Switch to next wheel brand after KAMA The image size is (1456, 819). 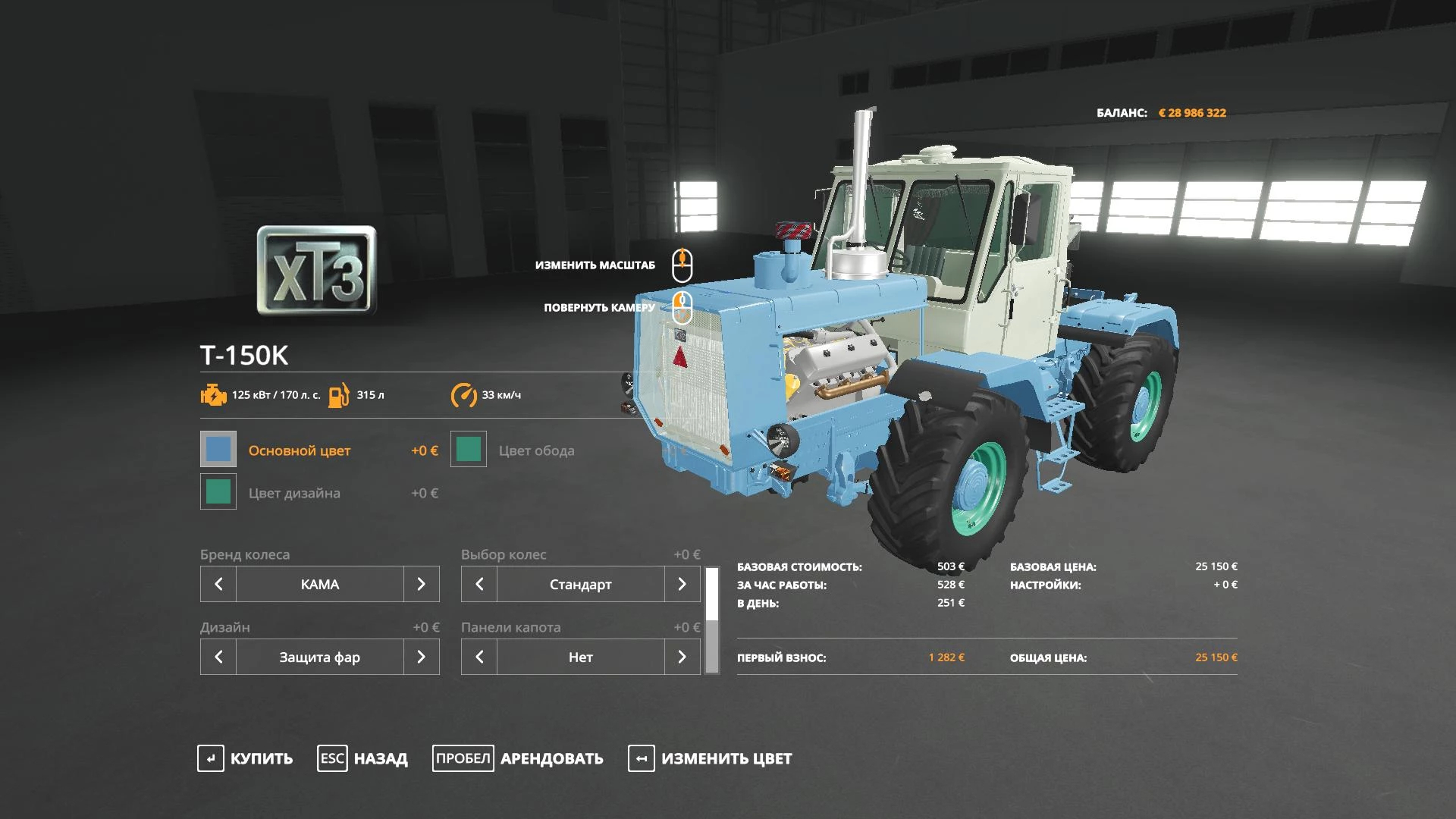coord(421,584)
